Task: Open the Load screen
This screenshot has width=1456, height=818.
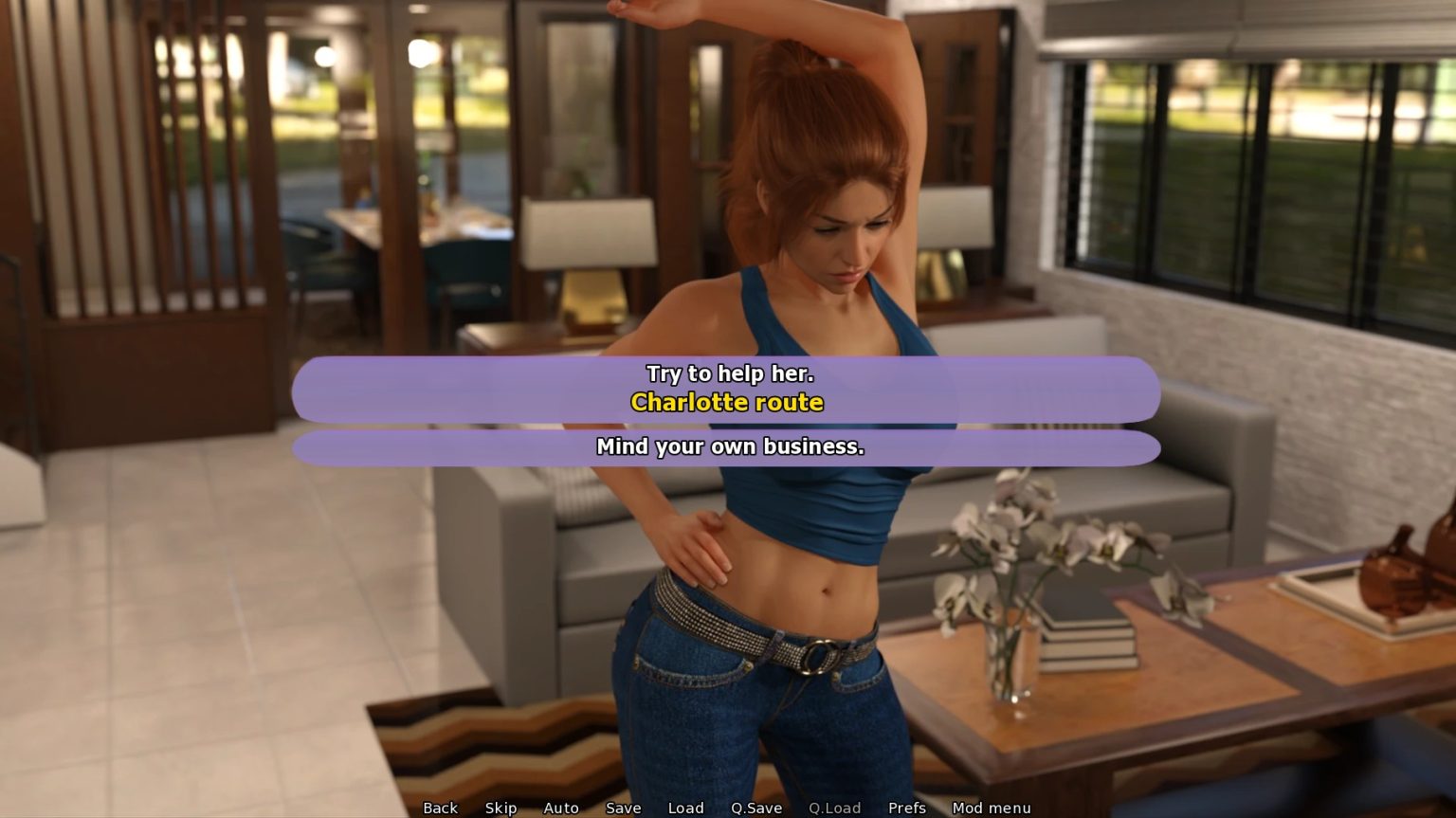Action: pos(685,808)
